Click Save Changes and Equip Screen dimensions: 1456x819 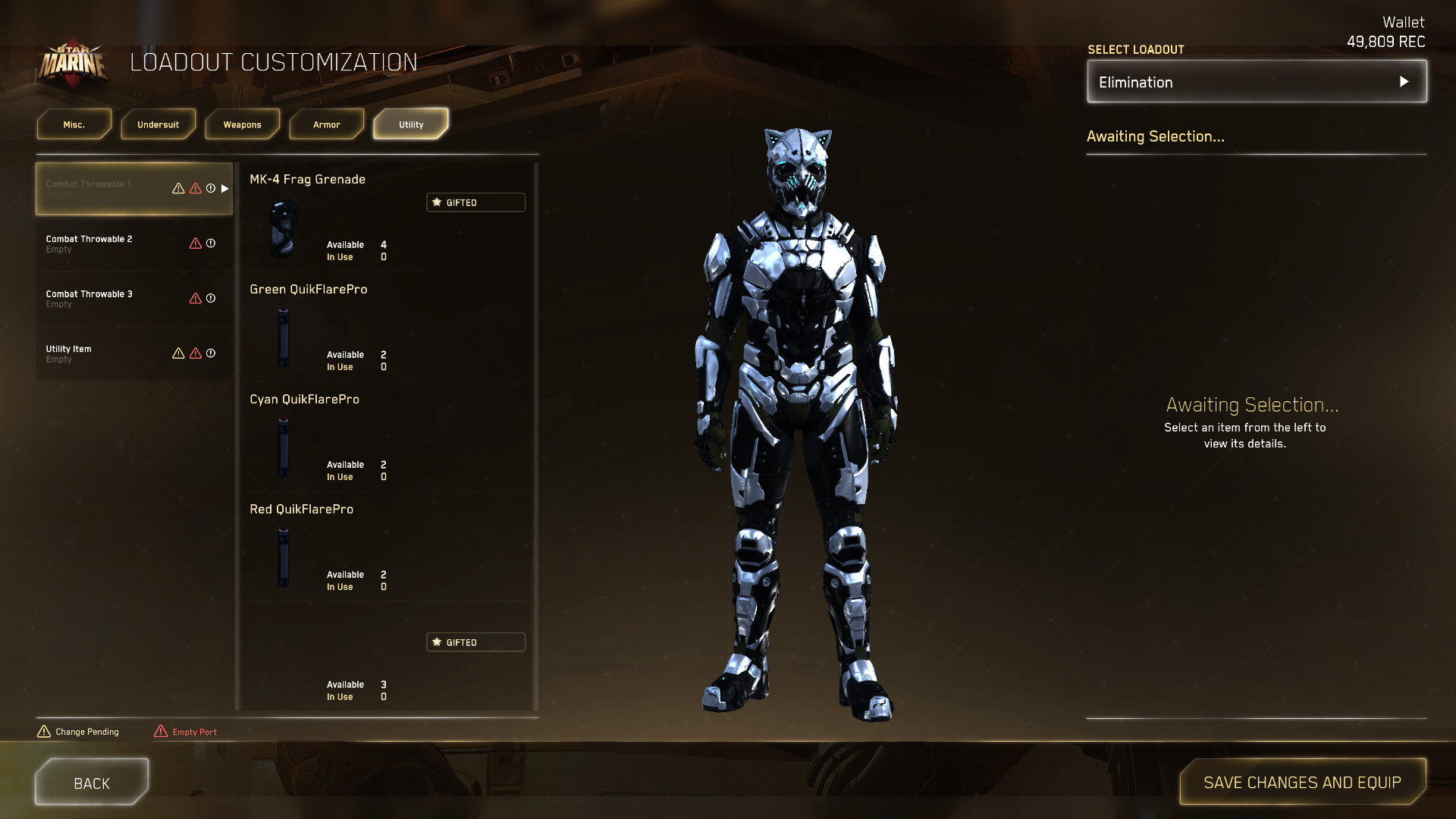(1301, 782)
